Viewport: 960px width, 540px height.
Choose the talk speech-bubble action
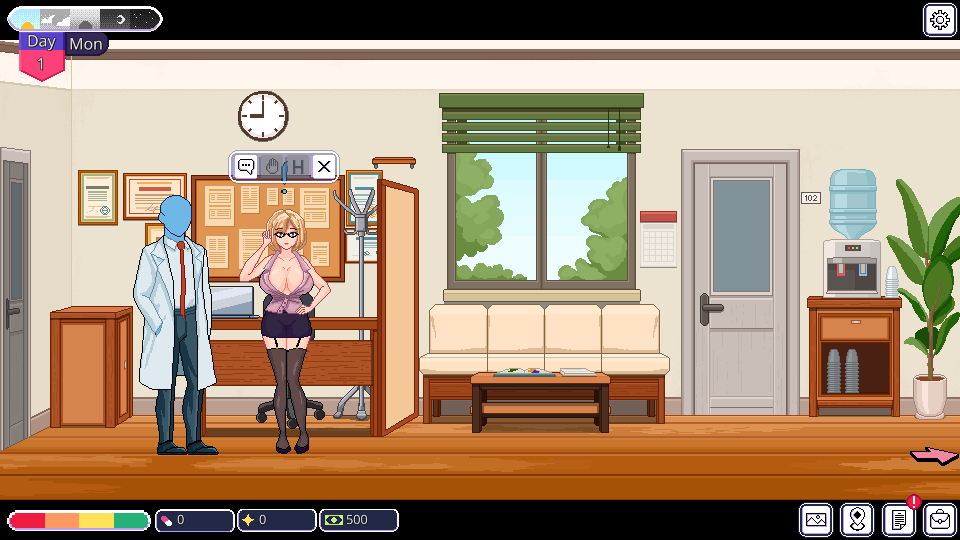tap(246, 167)
